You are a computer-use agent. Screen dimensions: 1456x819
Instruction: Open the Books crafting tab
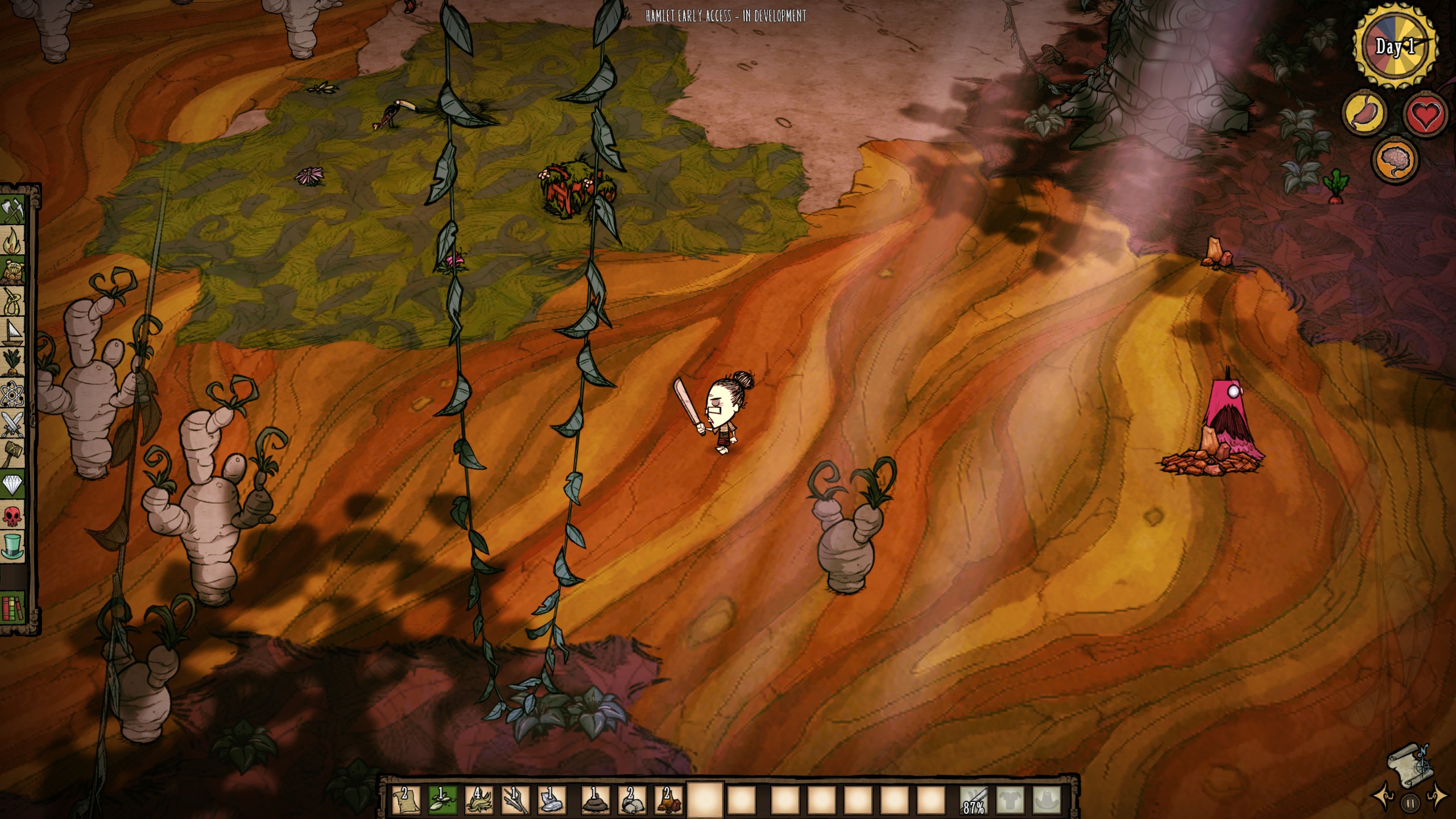[14, 607]
